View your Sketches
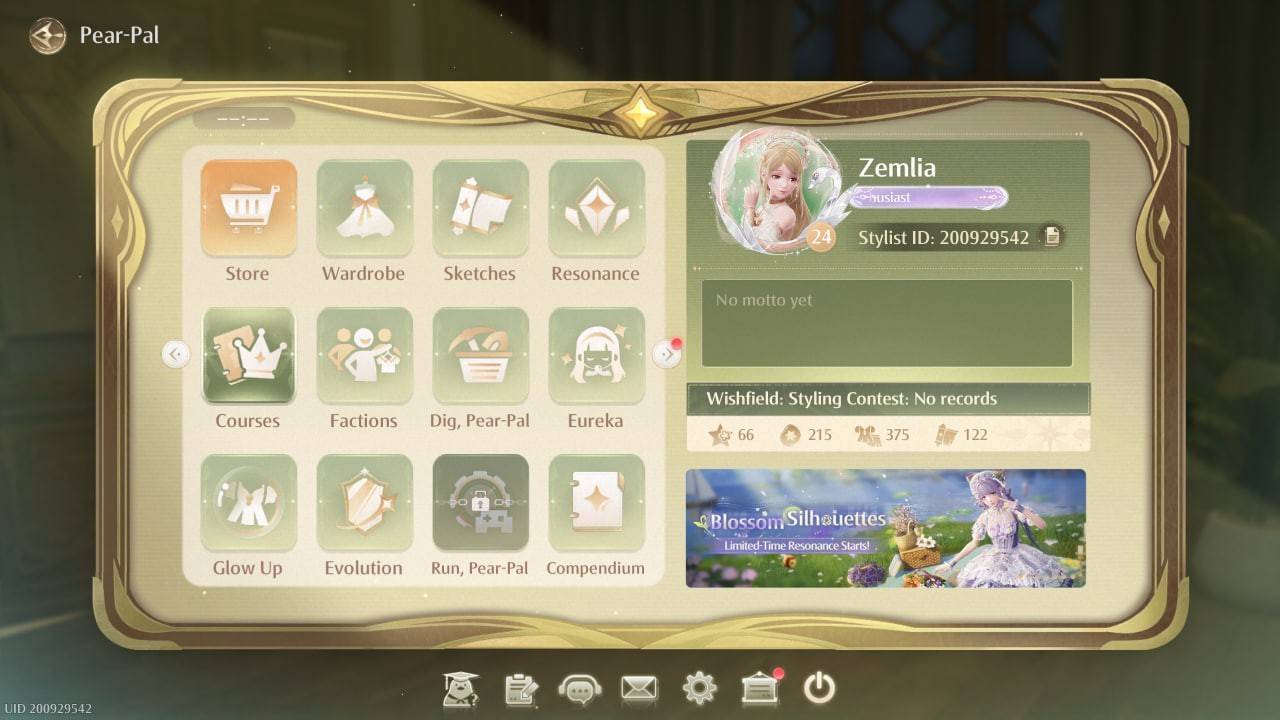 [x=480, y=207]
